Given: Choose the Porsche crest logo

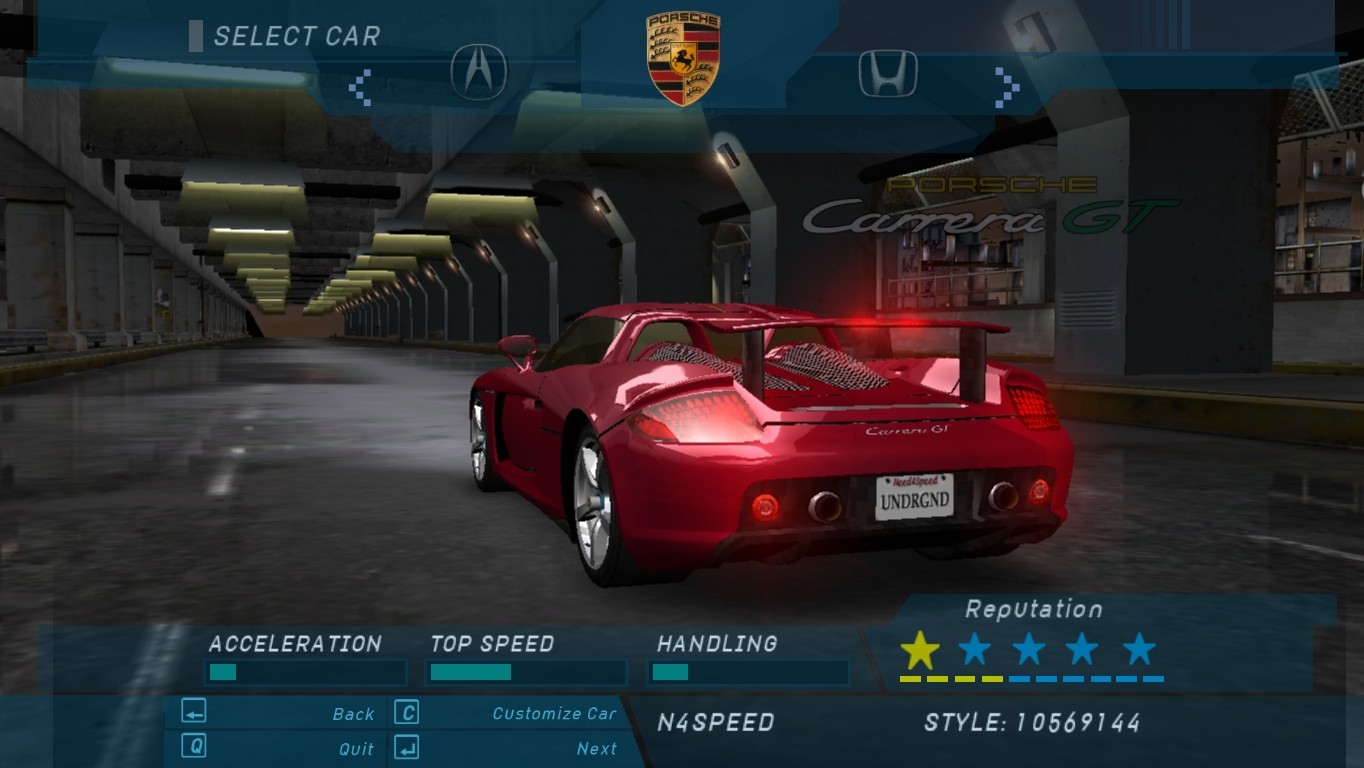Looking at the screenshot, I should 683,59.
